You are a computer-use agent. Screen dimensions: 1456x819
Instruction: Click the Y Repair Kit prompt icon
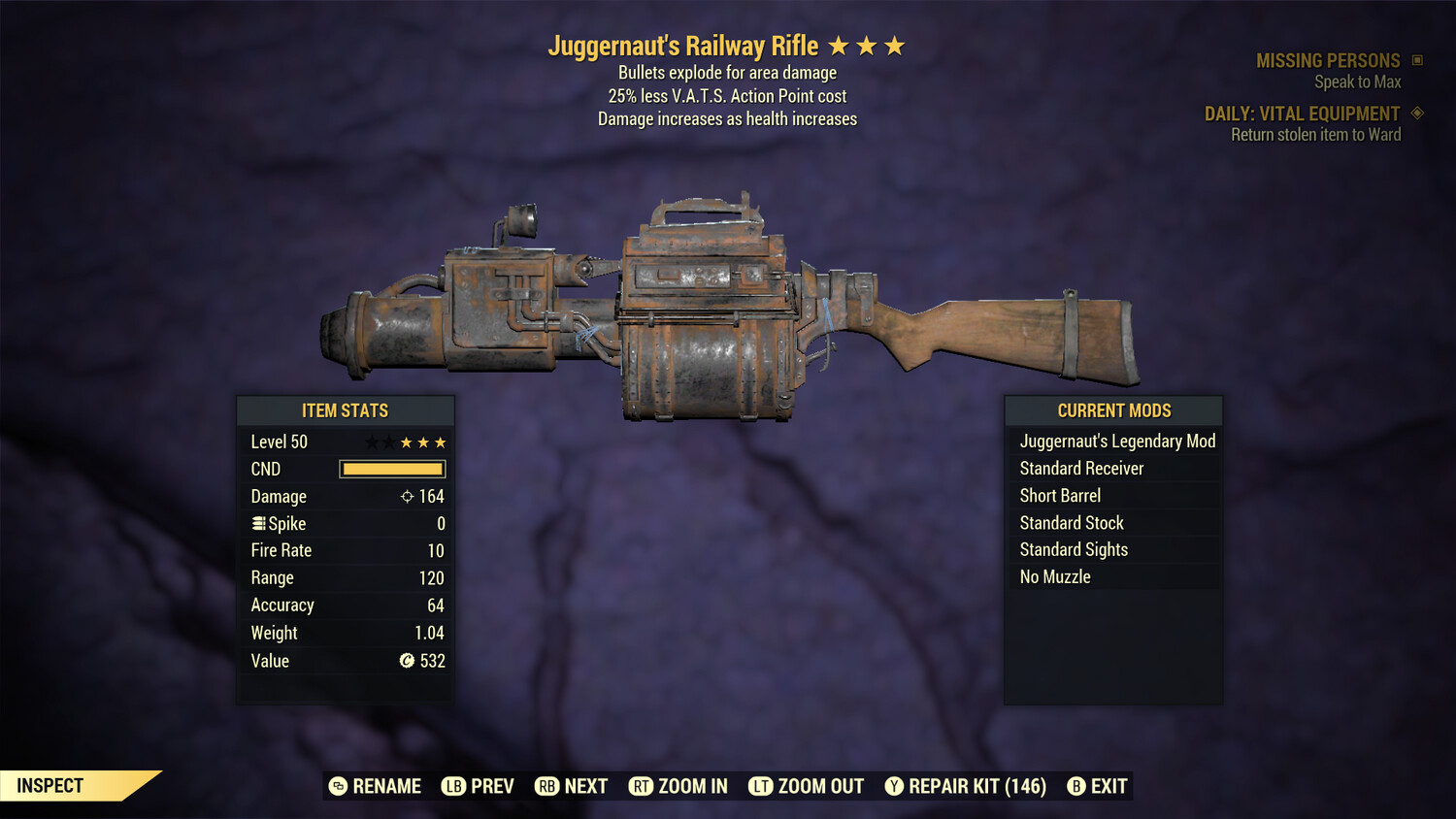(894, 786)
